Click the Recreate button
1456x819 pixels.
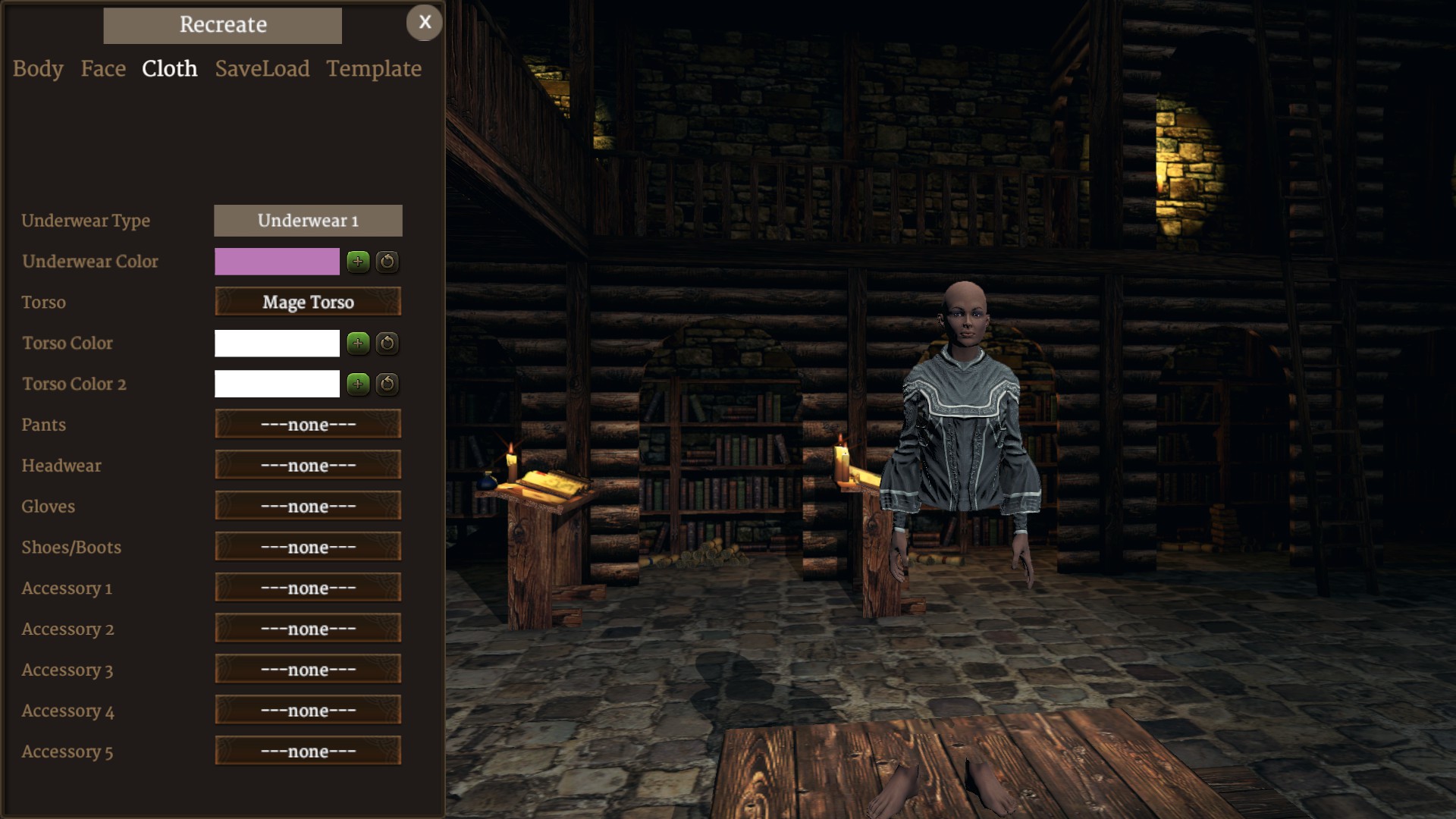(x=222, y=25)
